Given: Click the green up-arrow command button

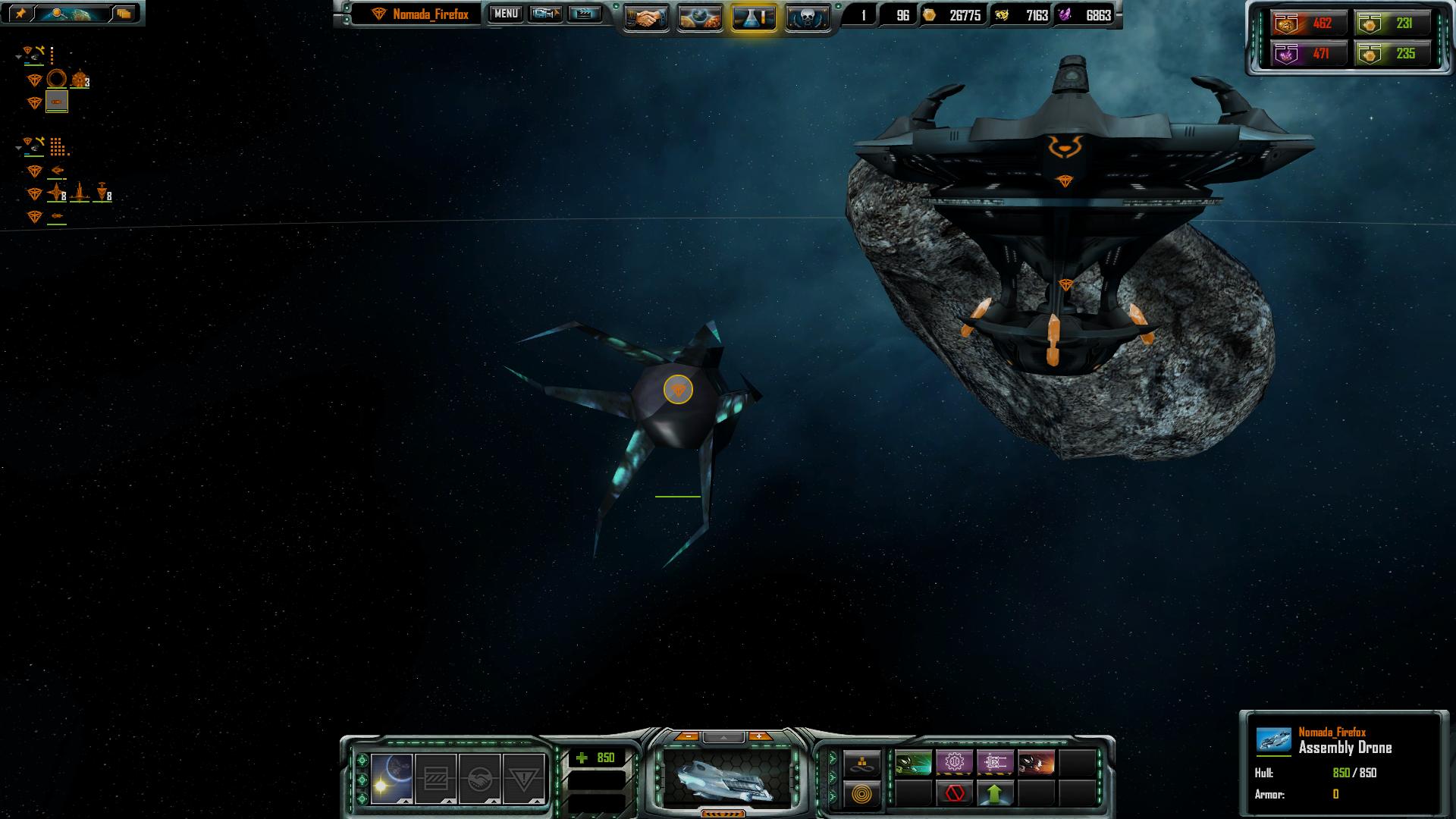Looking at the screenshot, I should pos(995,794).
